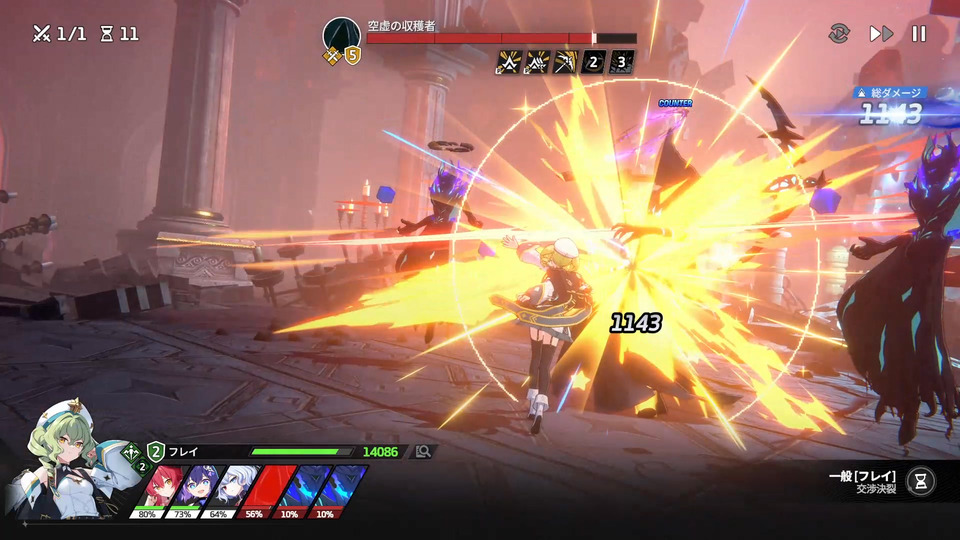Select the red enemy portrait at 56%

266,487
